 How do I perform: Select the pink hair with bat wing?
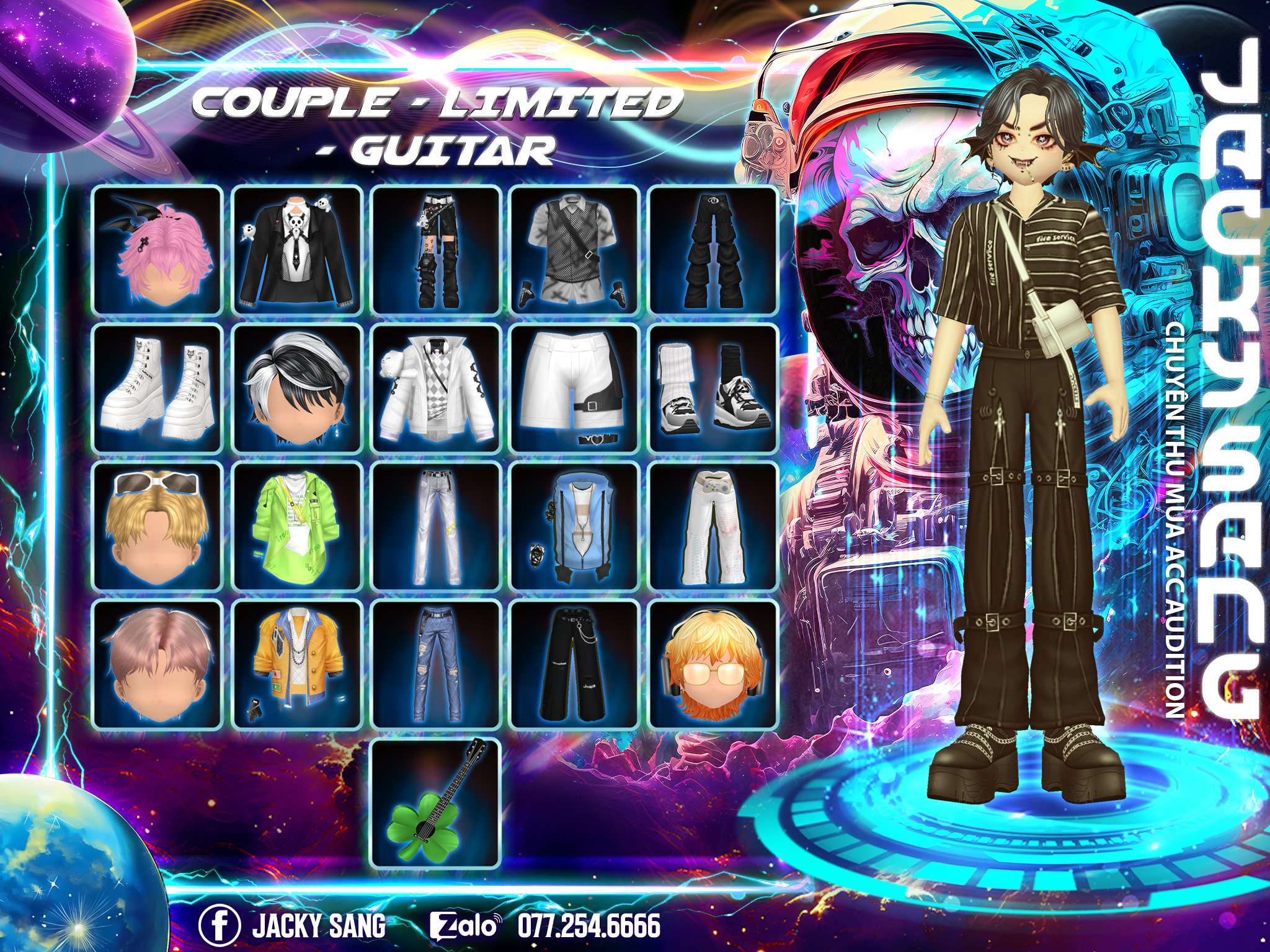pos(158,250)
